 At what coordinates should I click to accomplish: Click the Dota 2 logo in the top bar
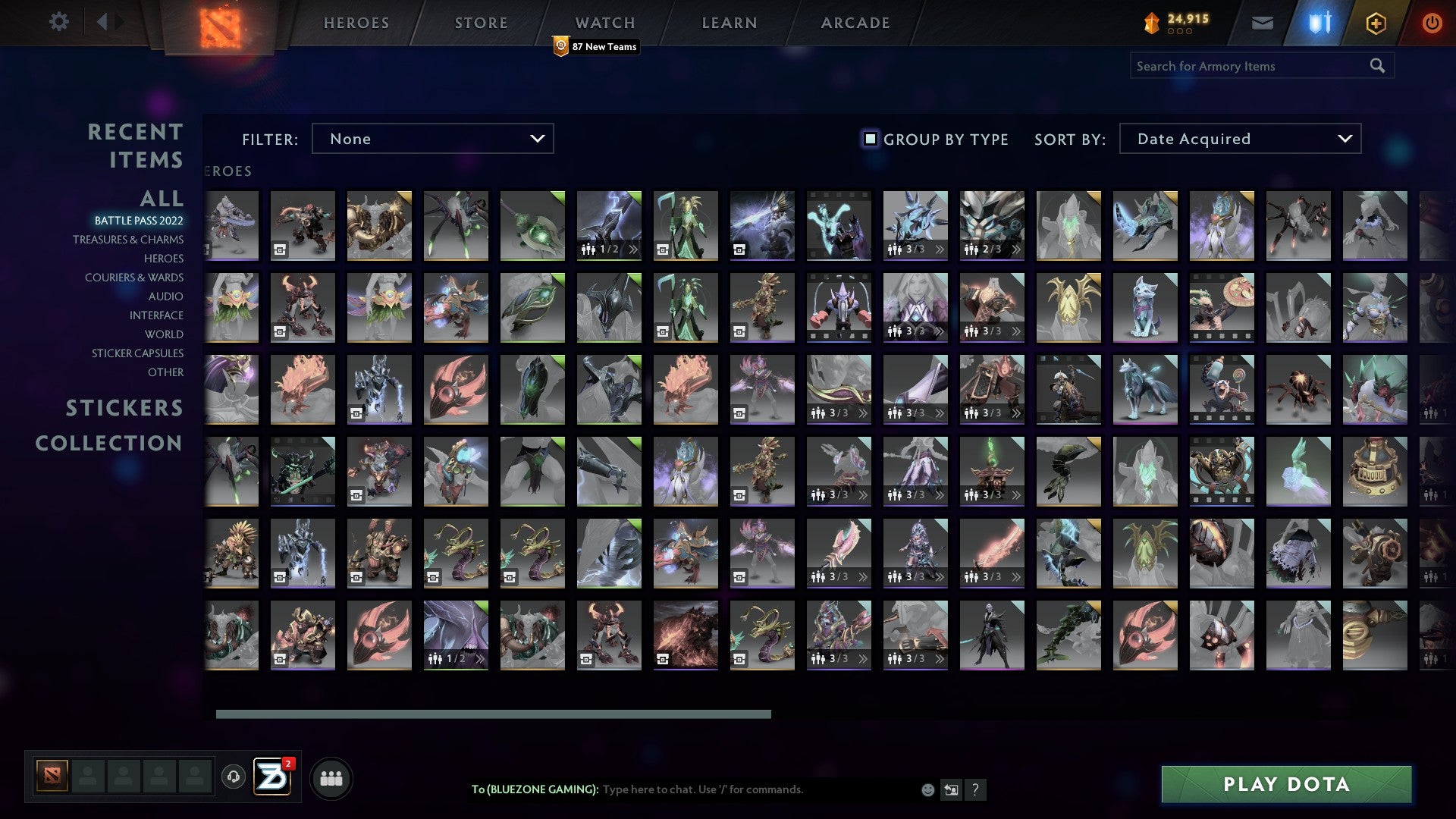coord(218,23)
